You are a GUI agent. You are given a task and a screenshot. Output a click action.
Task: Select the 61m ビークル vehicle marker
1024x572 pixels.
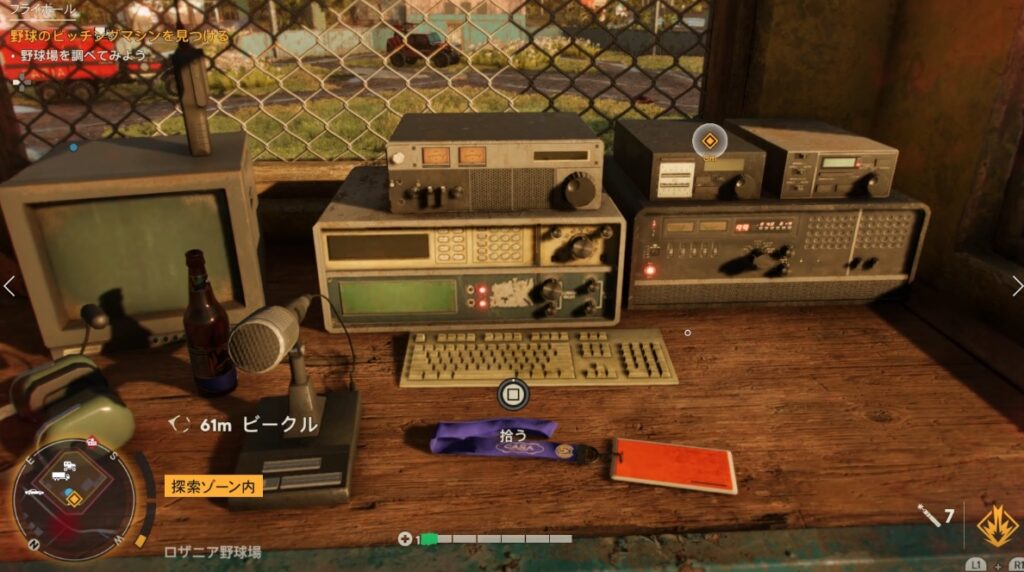(x=245, y=425)
